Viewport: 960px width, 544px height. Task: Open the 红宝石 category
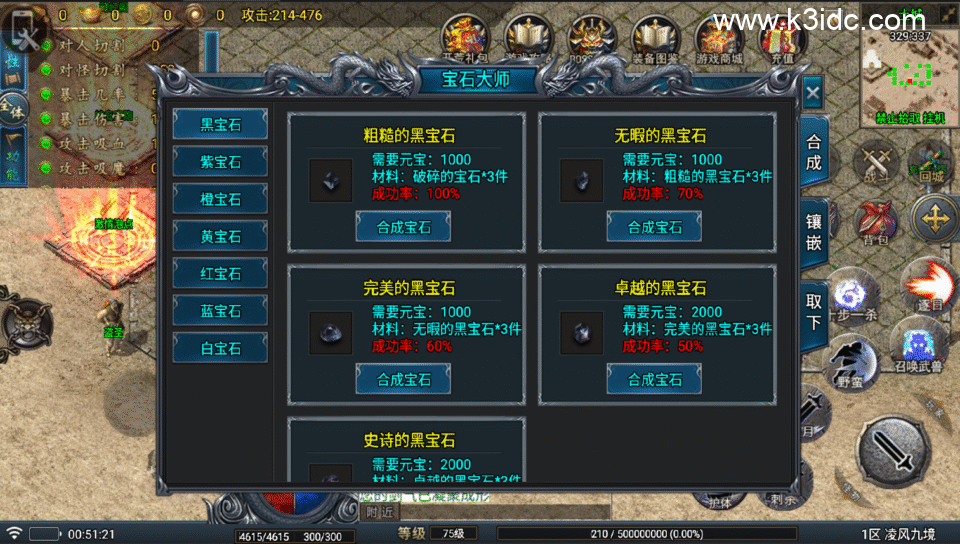pyautogui.click(x=220, y=273)
